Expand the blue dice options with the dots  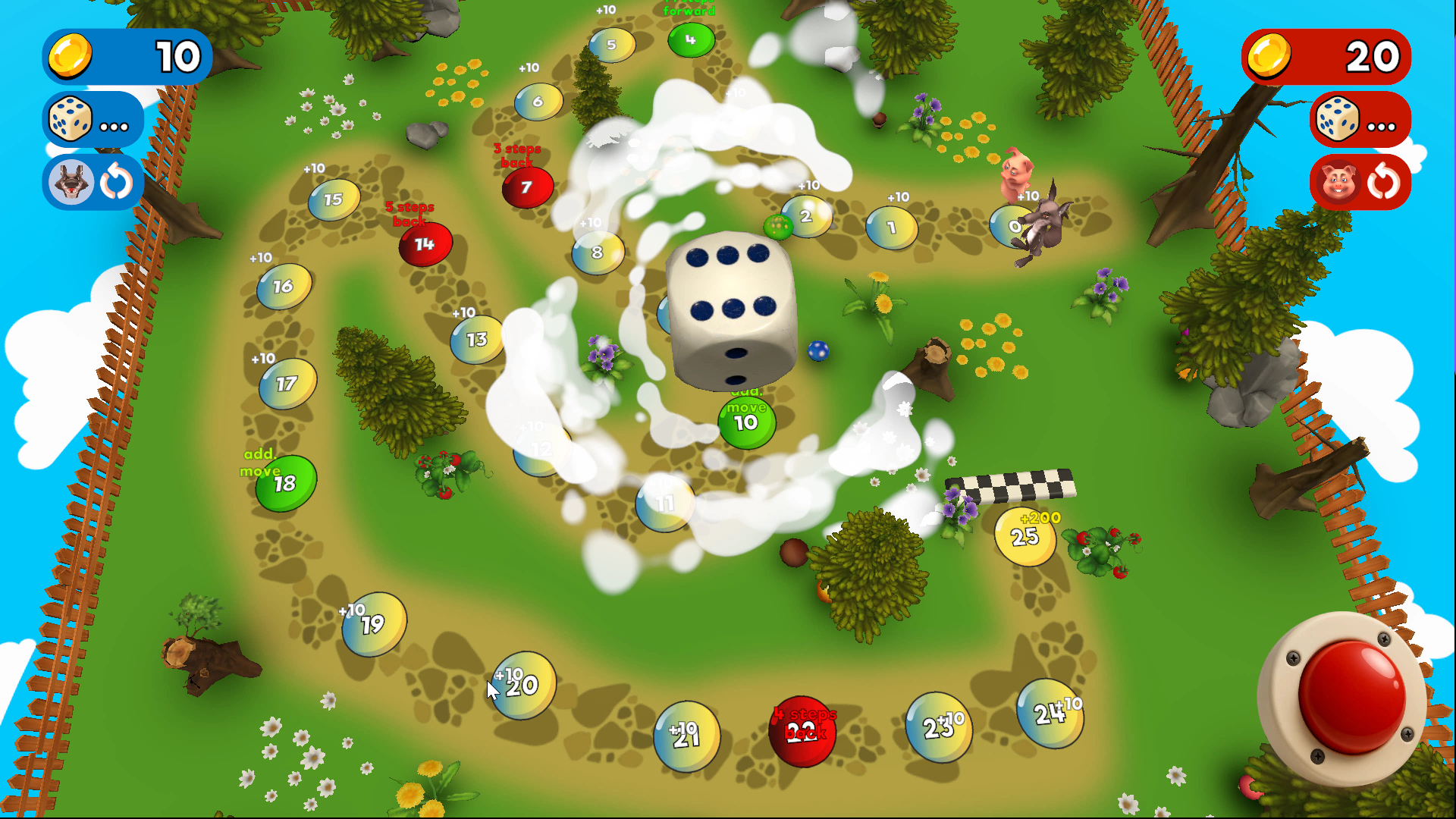(112, 125)
